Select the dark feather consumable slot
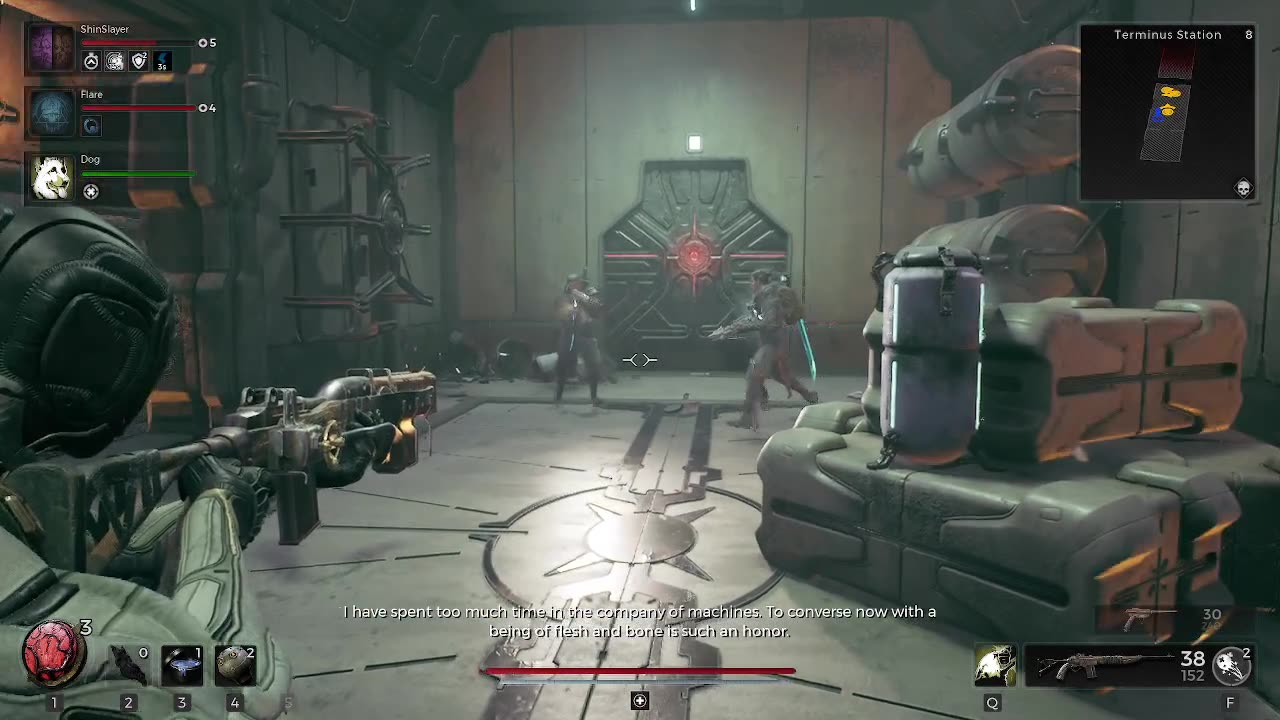Image resolution: width=1280 pixels, height=720 pixels. tap(128, 665)
